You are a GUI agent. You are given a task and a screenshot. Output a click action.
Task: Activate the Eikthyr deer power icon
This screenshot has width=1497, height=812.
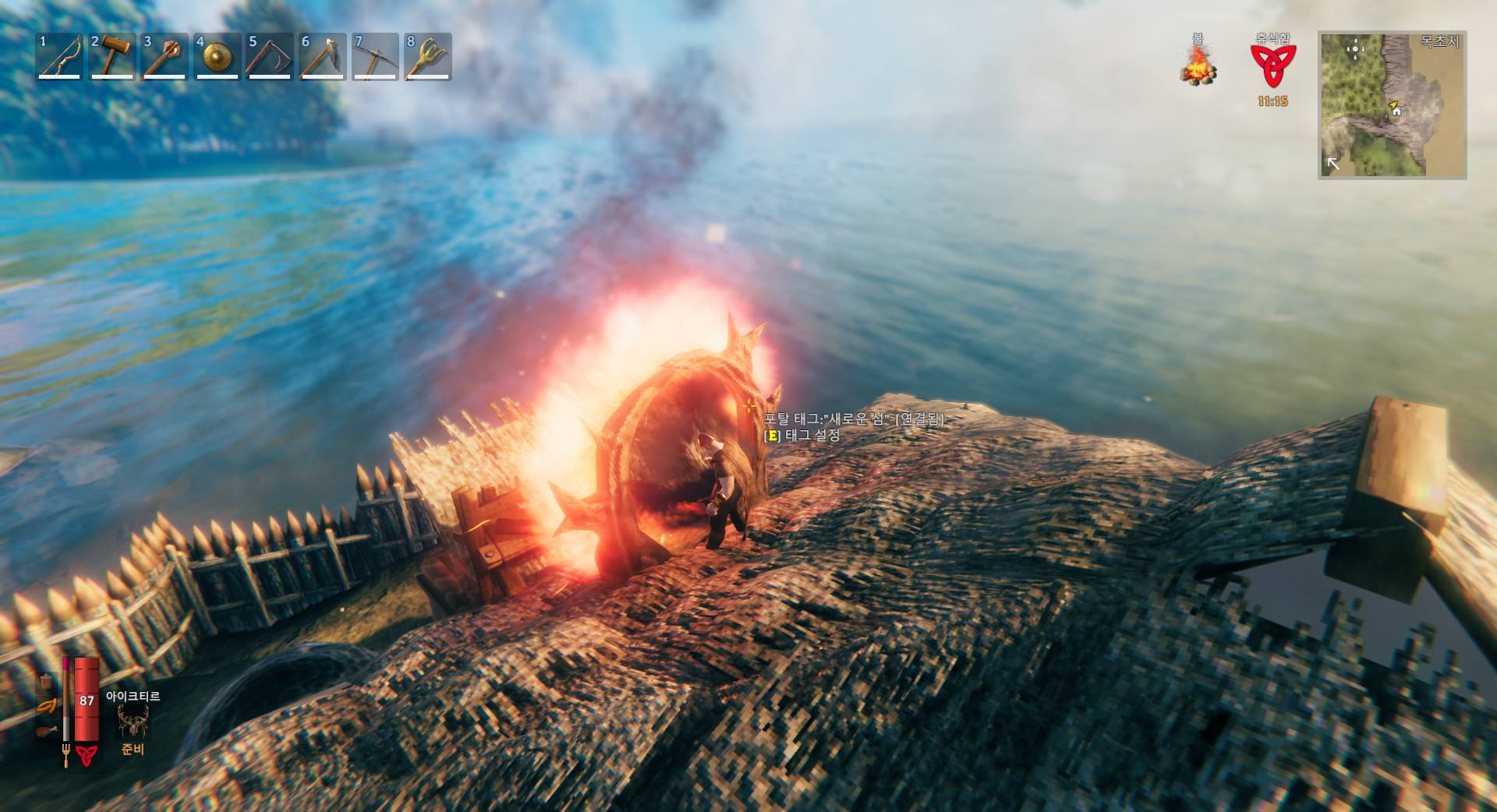132,722
